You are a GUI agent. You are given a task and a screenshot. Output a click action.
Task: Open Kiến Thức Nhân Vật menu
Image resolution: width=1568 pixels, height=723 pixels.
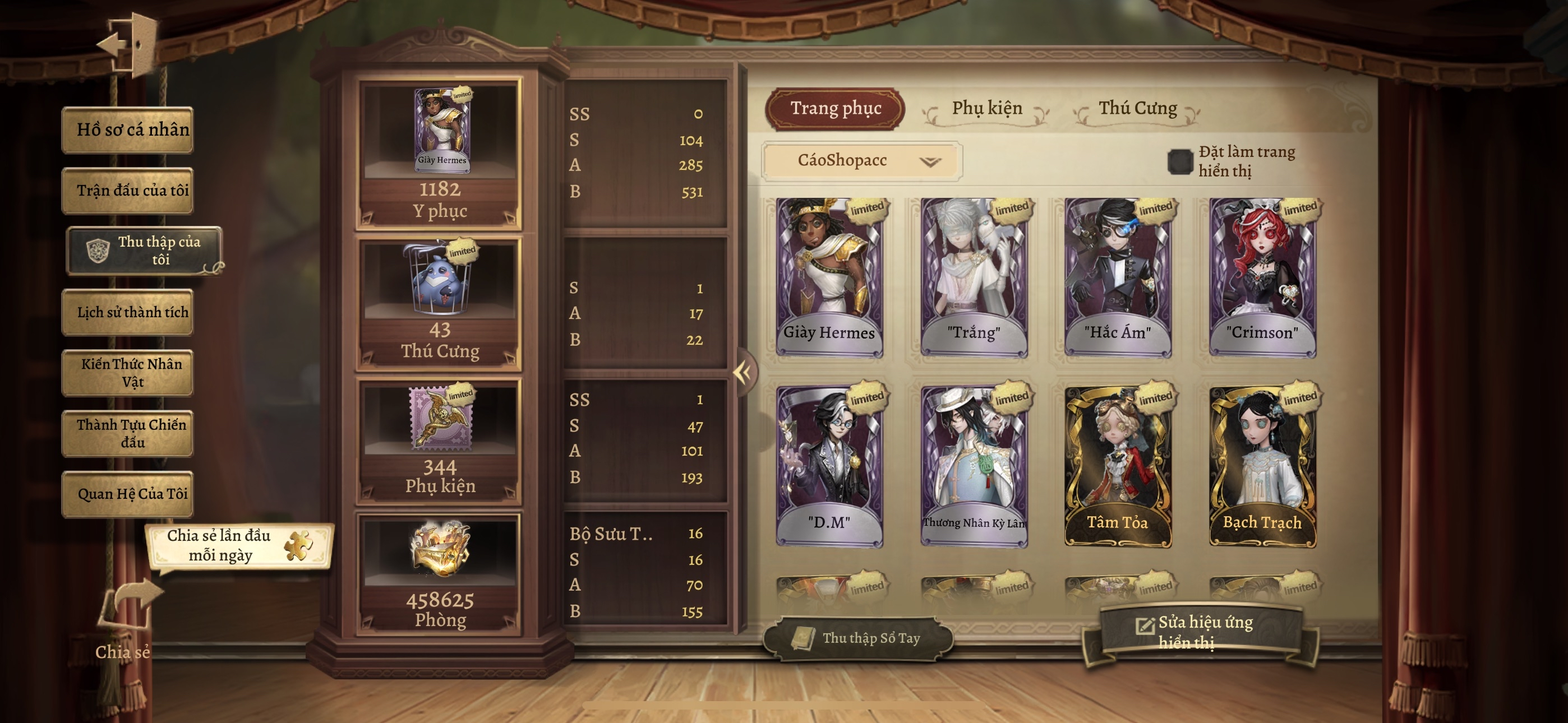coord(128,373)
